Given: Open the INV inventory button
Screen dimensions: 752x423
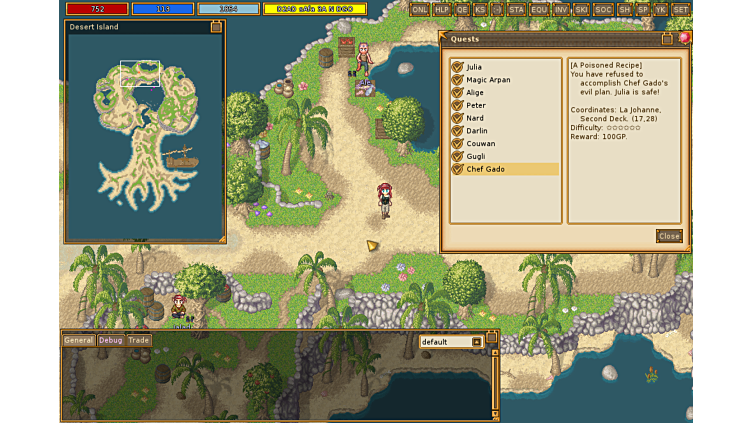Looking at the screenshot, I should pos(561,9).
